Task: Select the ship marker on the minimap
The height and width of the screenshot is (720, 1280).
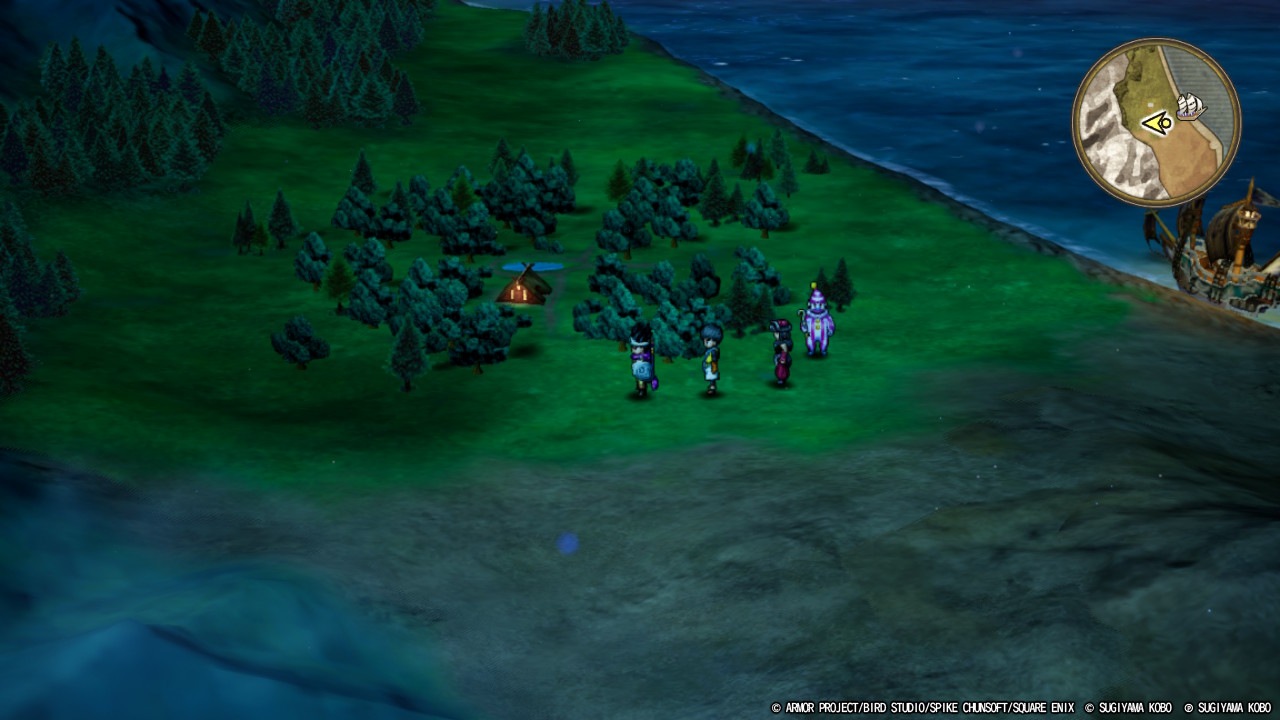Action: click(1191, 106)
